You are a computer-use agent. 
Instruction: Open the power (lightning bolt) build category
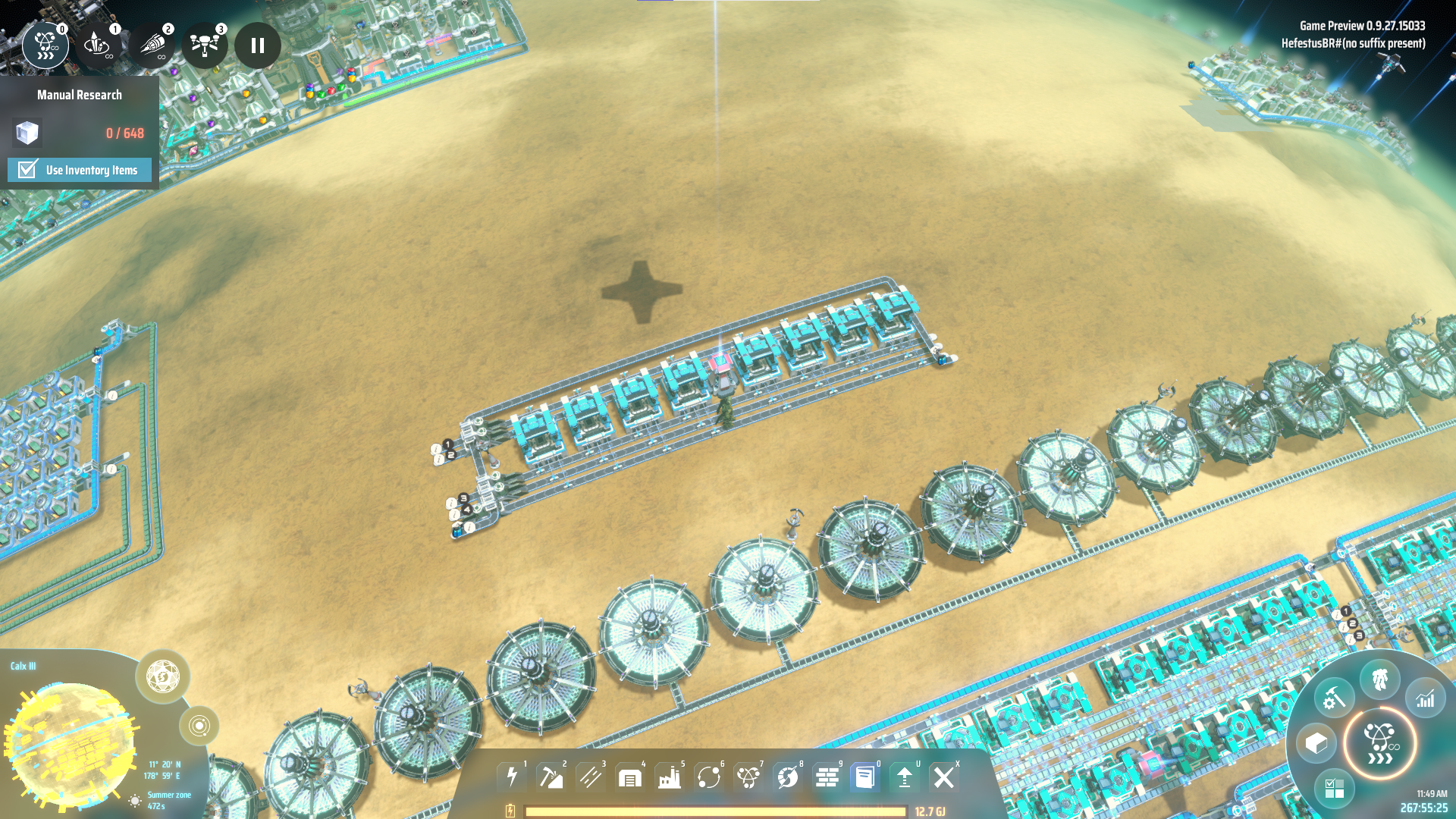[x=512, y=777]
